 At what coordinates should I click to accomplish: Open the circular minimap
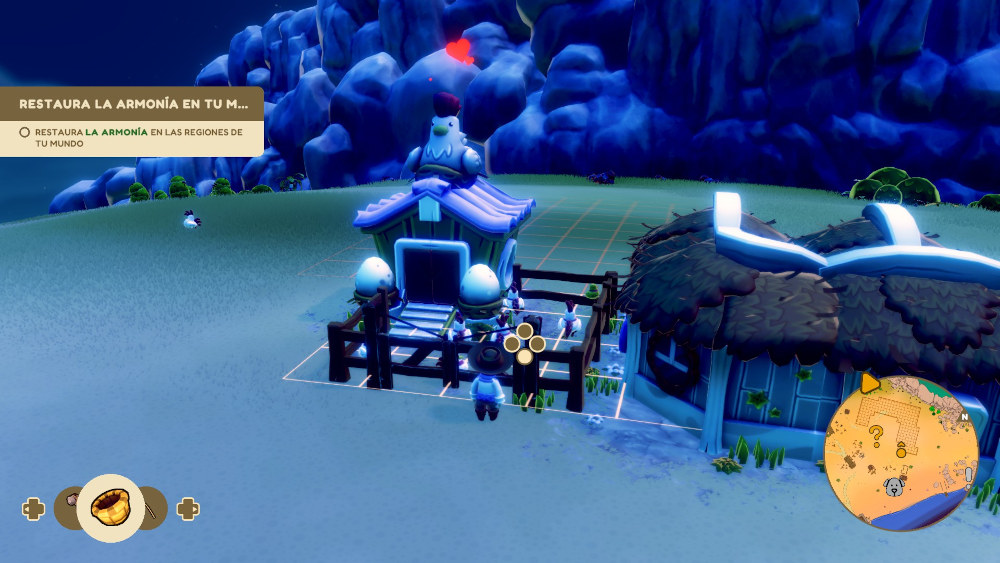tap(900, 452)
